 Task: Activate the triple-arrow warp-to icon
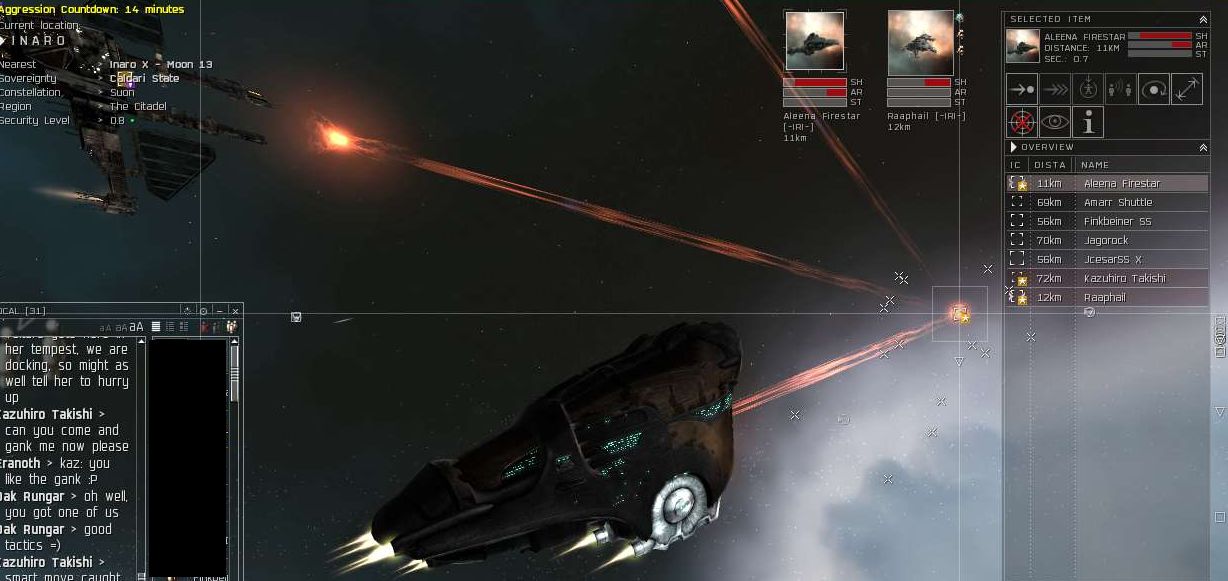[x=1055, y=89]
